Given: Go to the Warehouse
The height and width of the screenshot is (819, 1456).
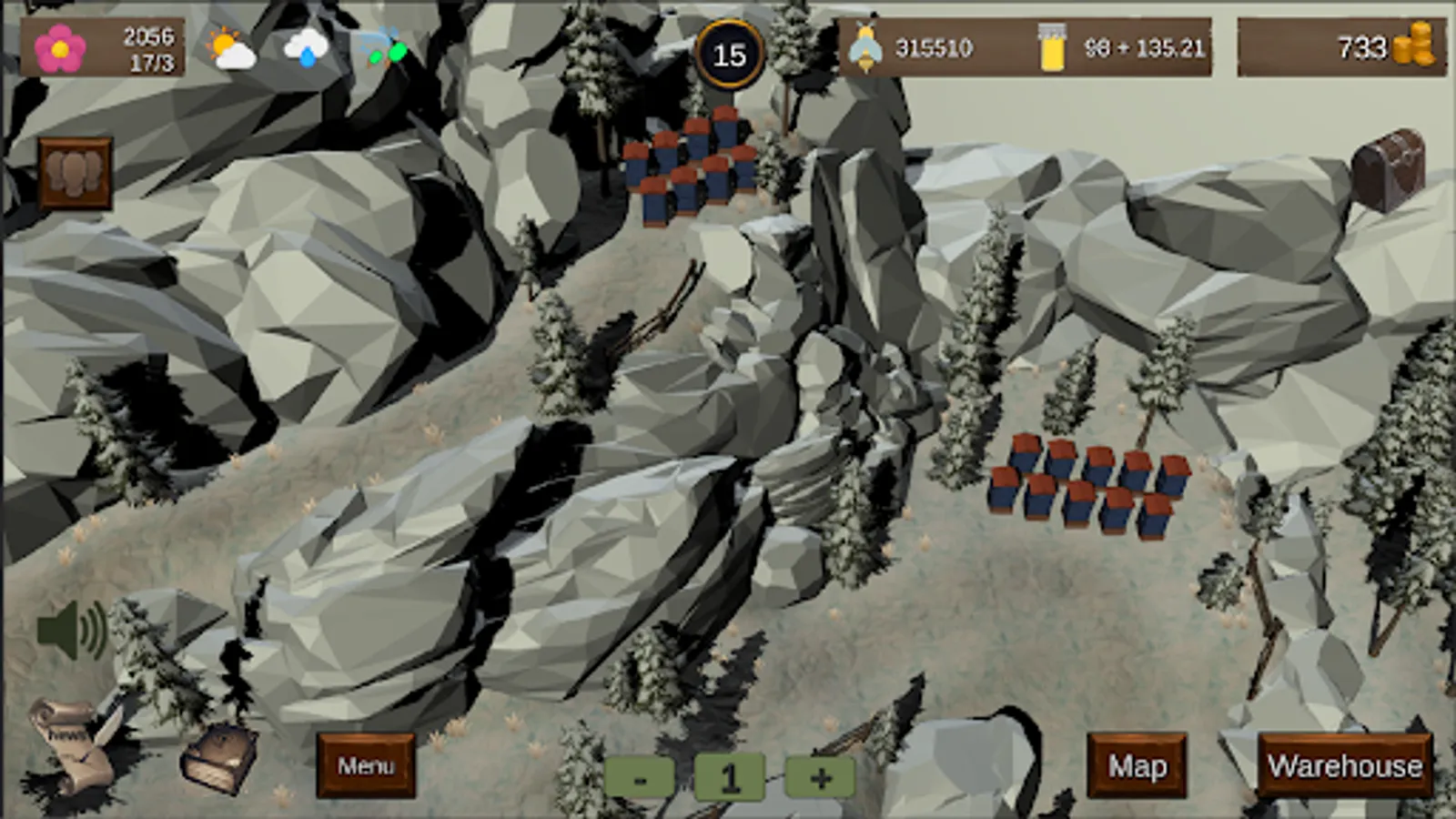Looking at the screenshot, I should [x=1345, y=766].
